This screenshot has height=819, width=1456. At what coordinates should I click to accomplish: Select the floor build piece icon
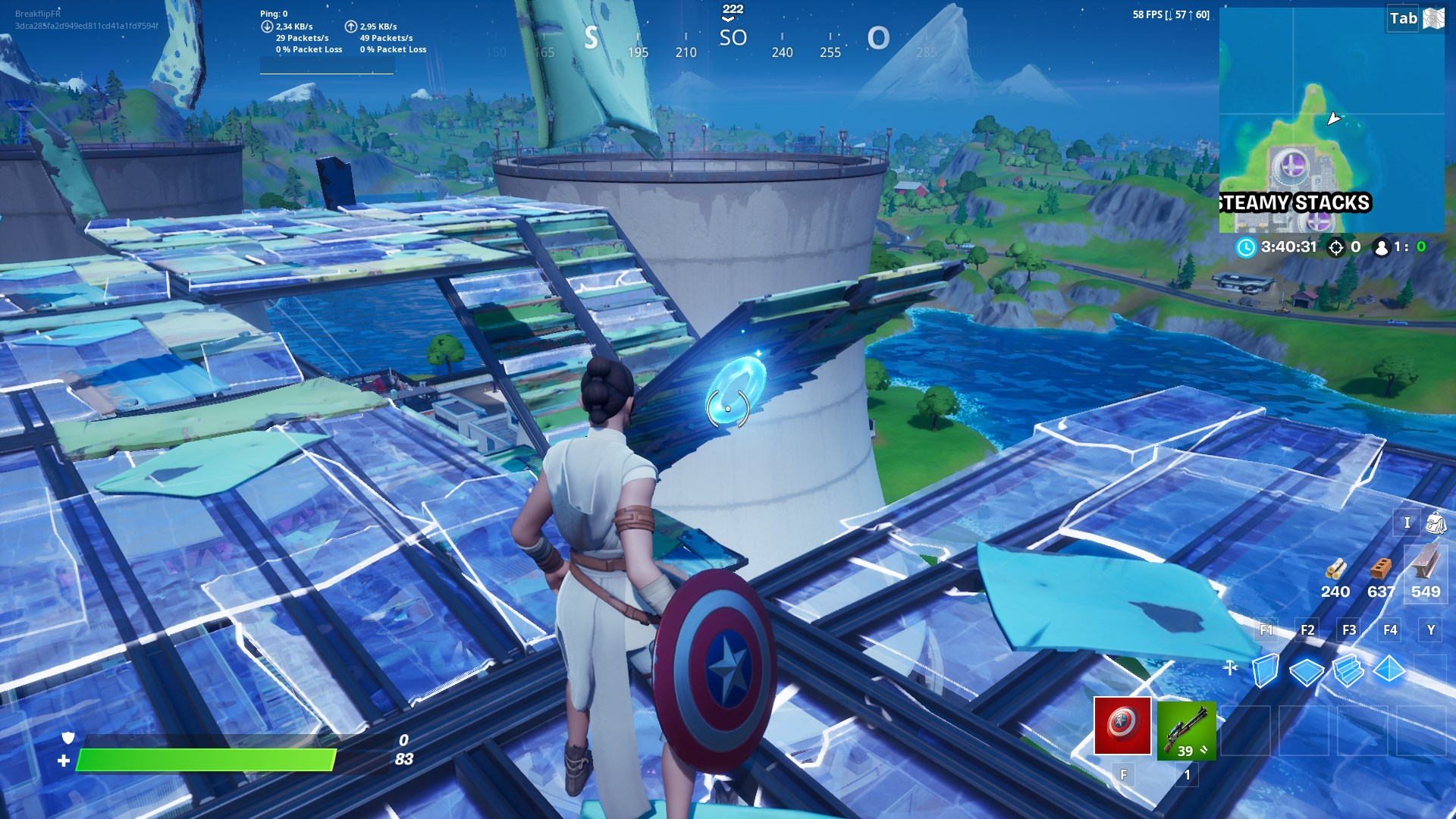tap(1307, 671)
